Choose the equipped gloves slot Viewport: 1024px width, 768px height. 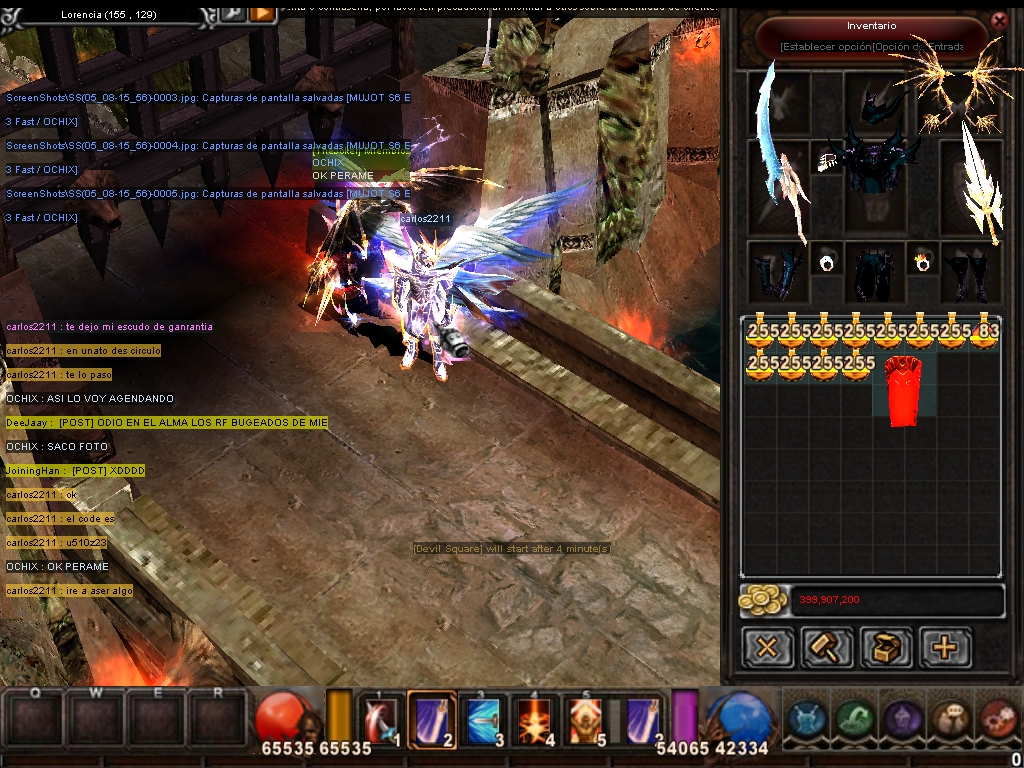(x=778, y=272)
